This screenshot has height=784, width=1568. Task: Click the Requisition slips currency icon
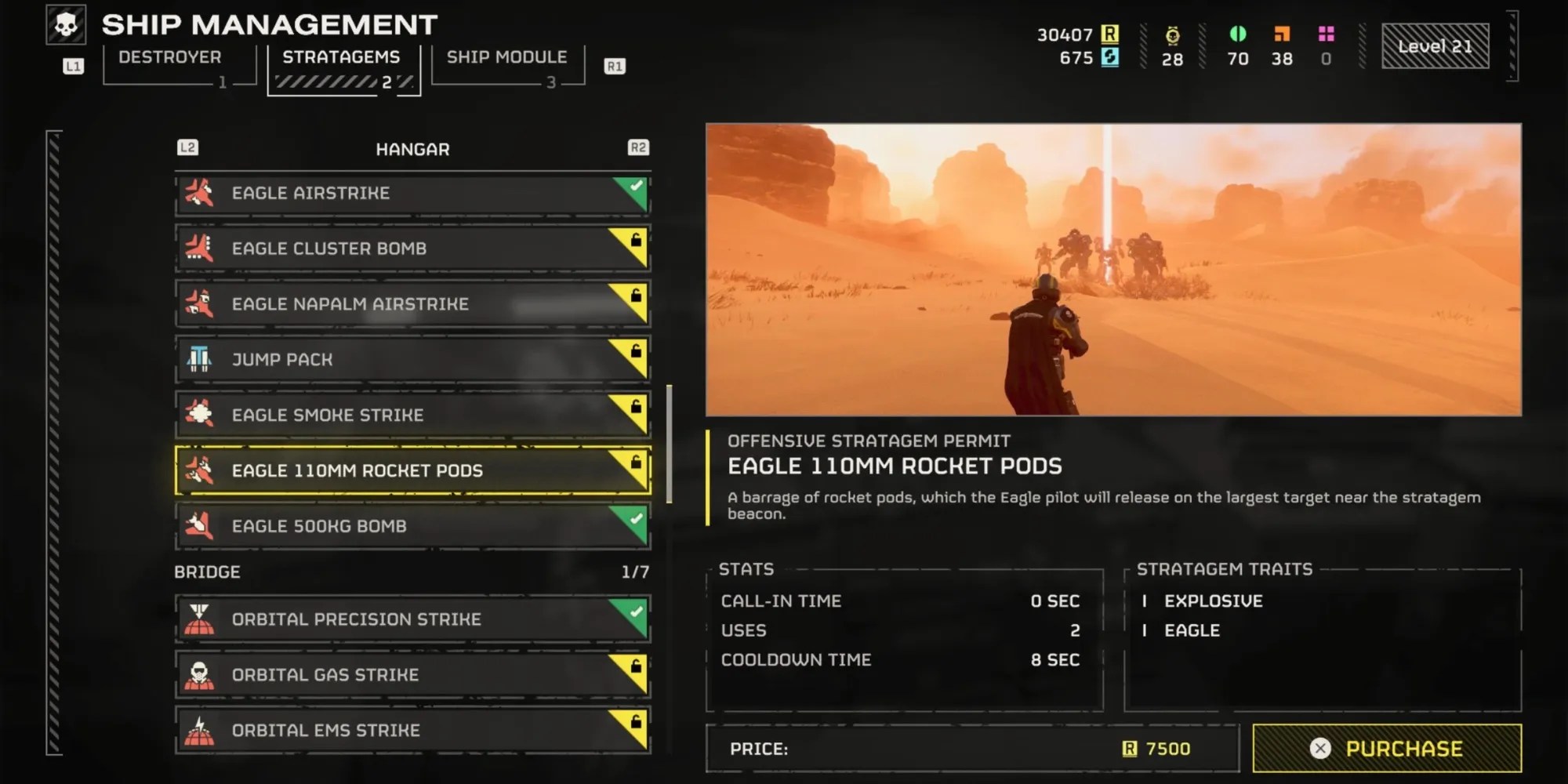coord(1110,34)
